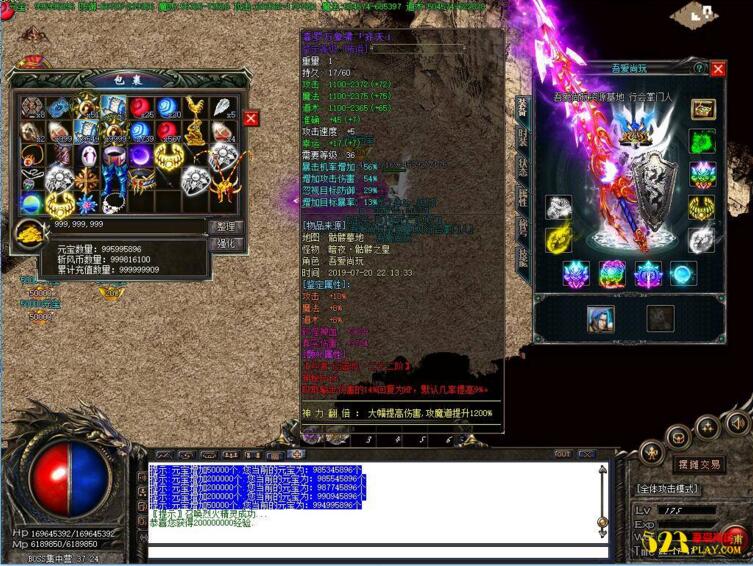Image resolution: width=753 pixels, height=566 pixels.
Task: Select the earth globe item in the bag
Action: [32, 204]
